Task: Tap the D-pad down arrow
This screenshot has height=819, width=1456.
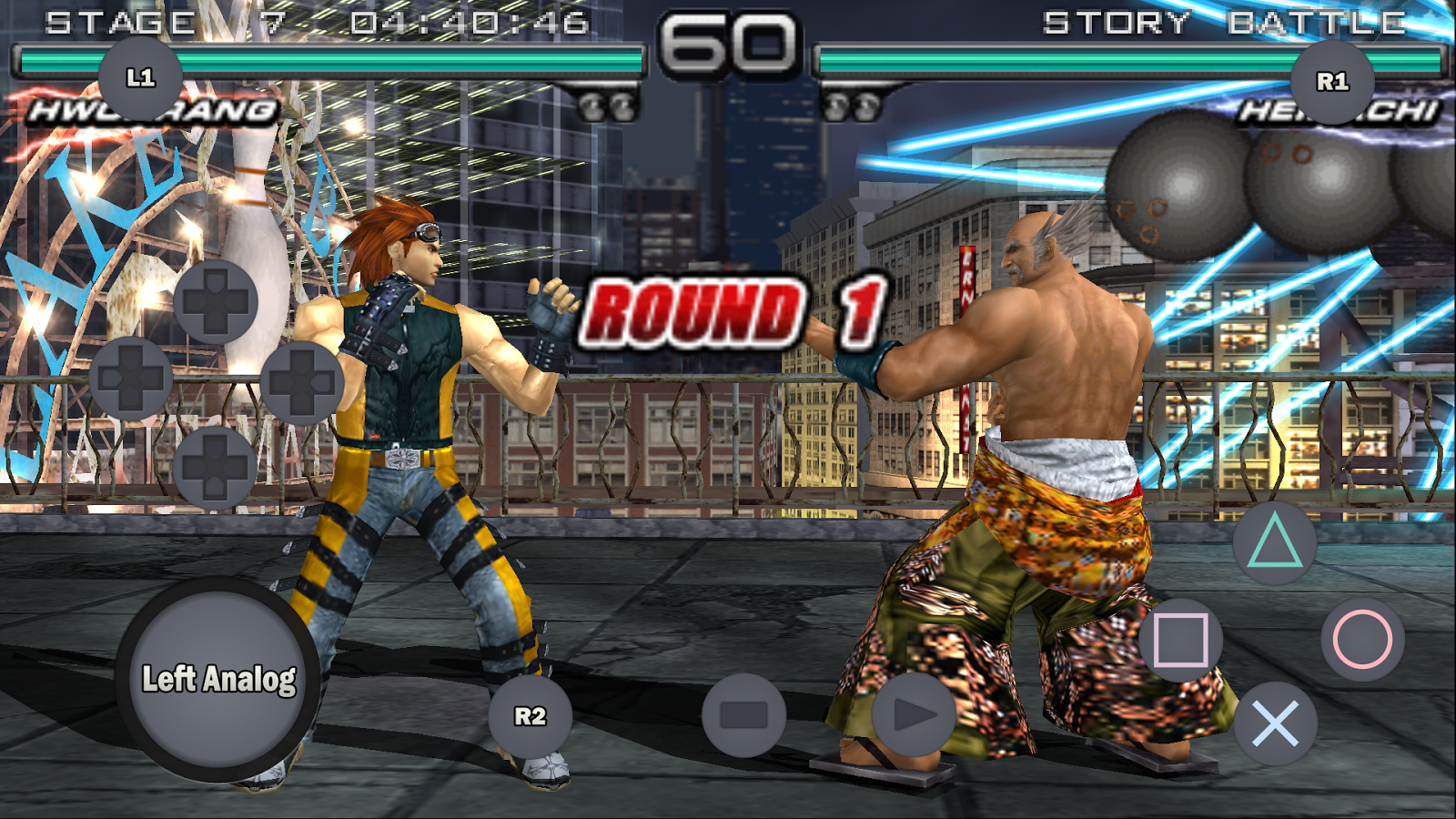Action: (216, 467)
